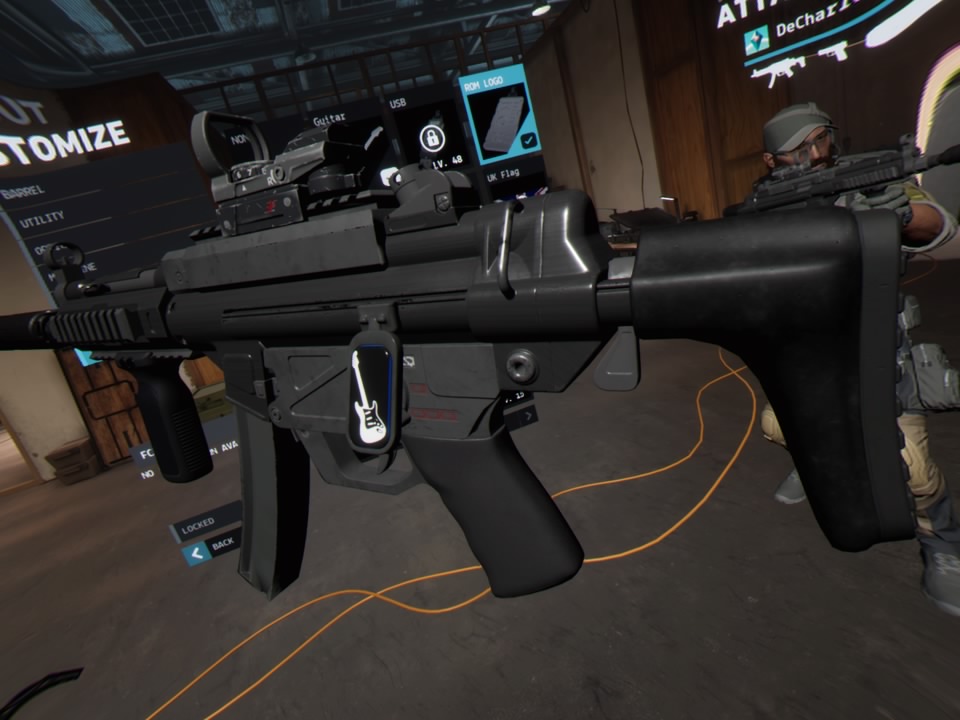Image resolution: width=960 pixels, height=720 pixels.
Task: Click the Locked button above Back
Action: tap(204, 523)
